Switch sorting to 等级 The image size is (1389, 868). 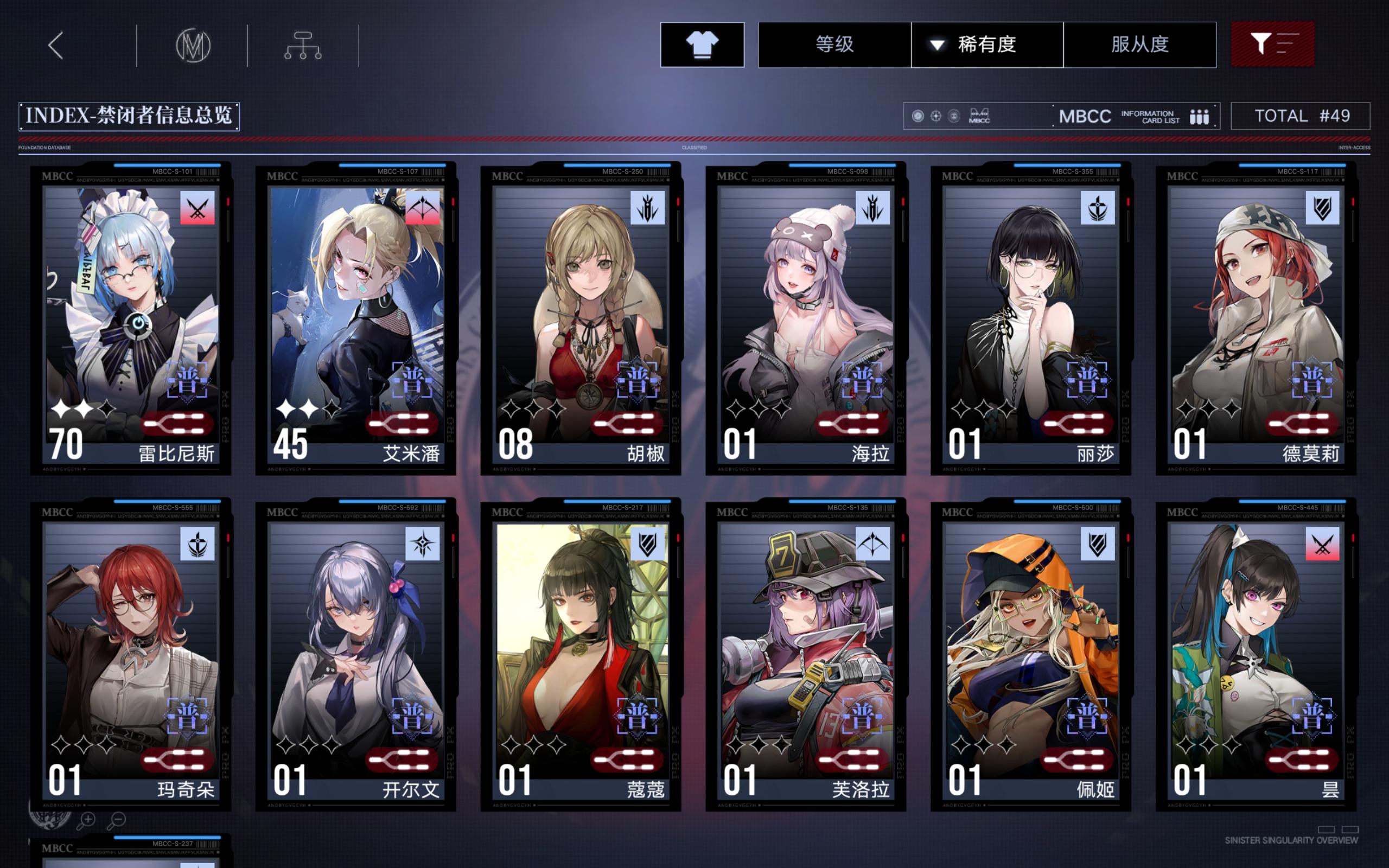coord(835,46)
